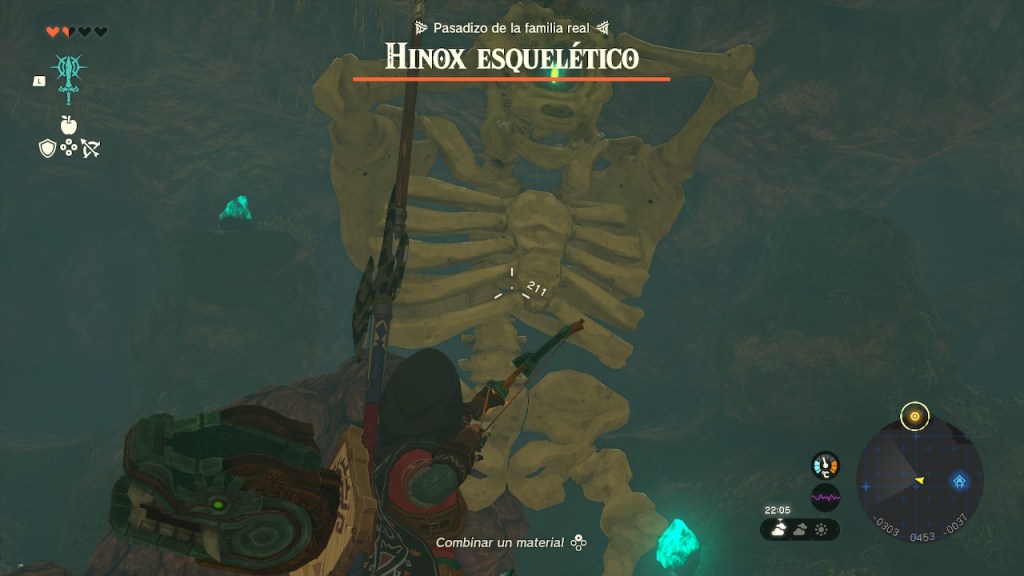The width and height of the screenshot is (1024, 576).
Task: Open the weather forecast panel
Action: coord(800,529)
